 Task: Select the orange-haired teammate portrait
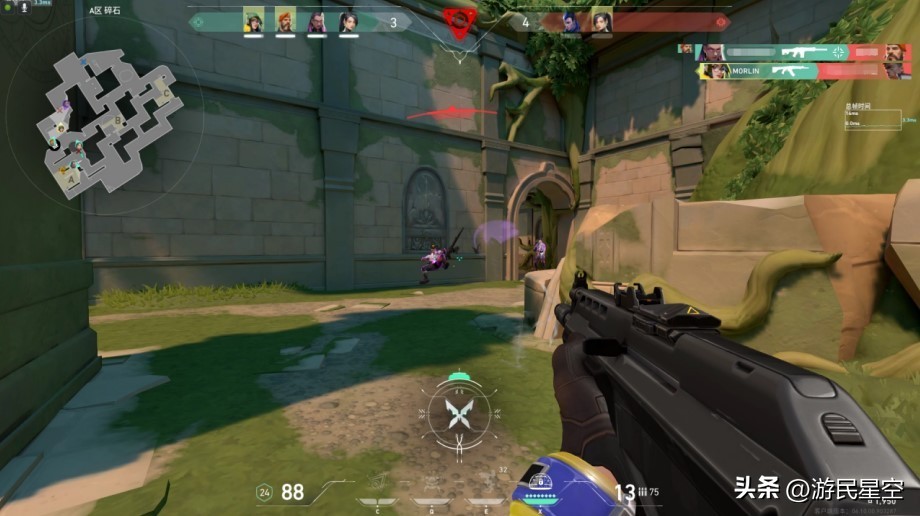point(285,21)
